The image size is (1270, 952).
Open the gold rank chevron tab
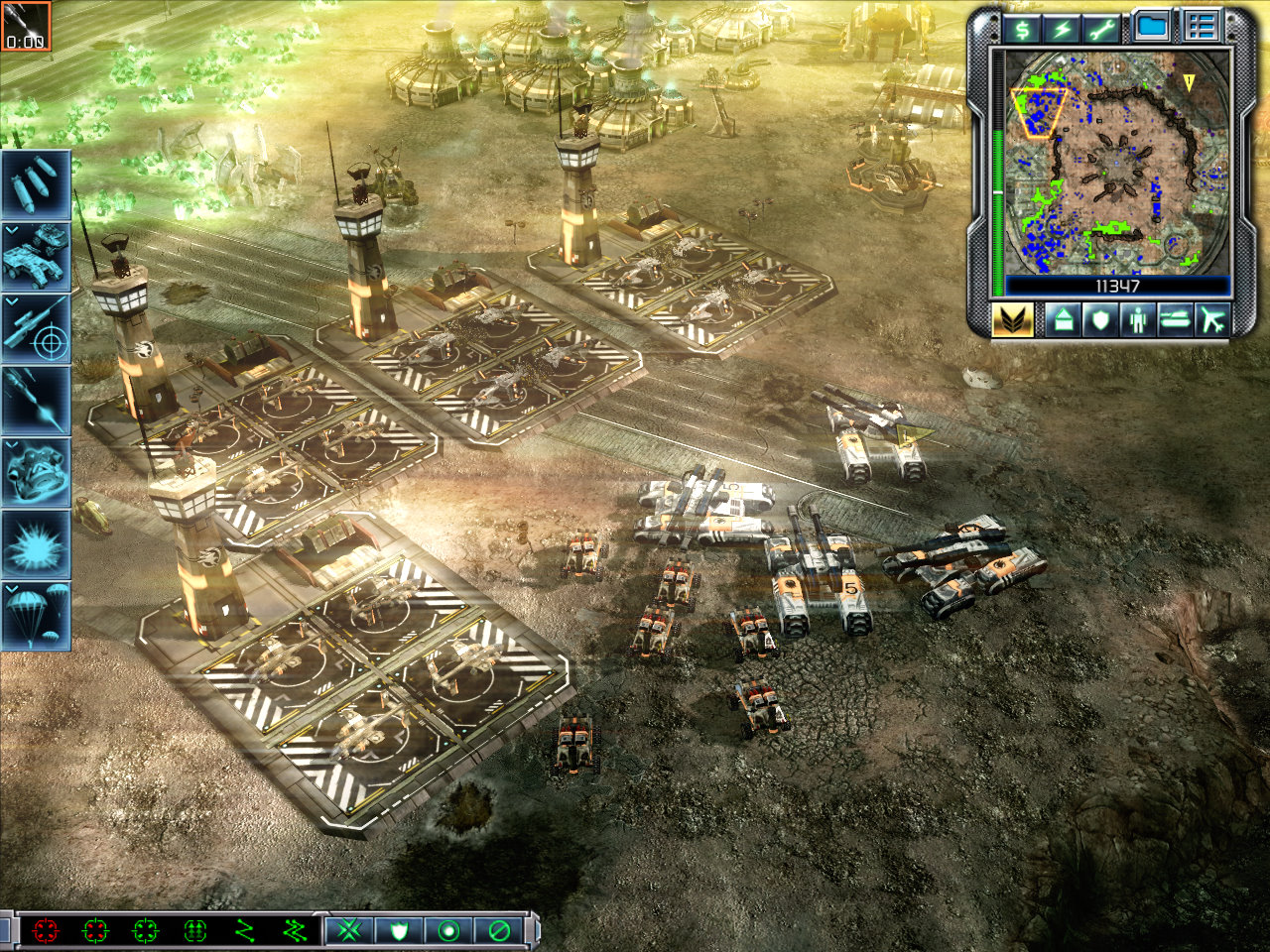point(1012,320)
